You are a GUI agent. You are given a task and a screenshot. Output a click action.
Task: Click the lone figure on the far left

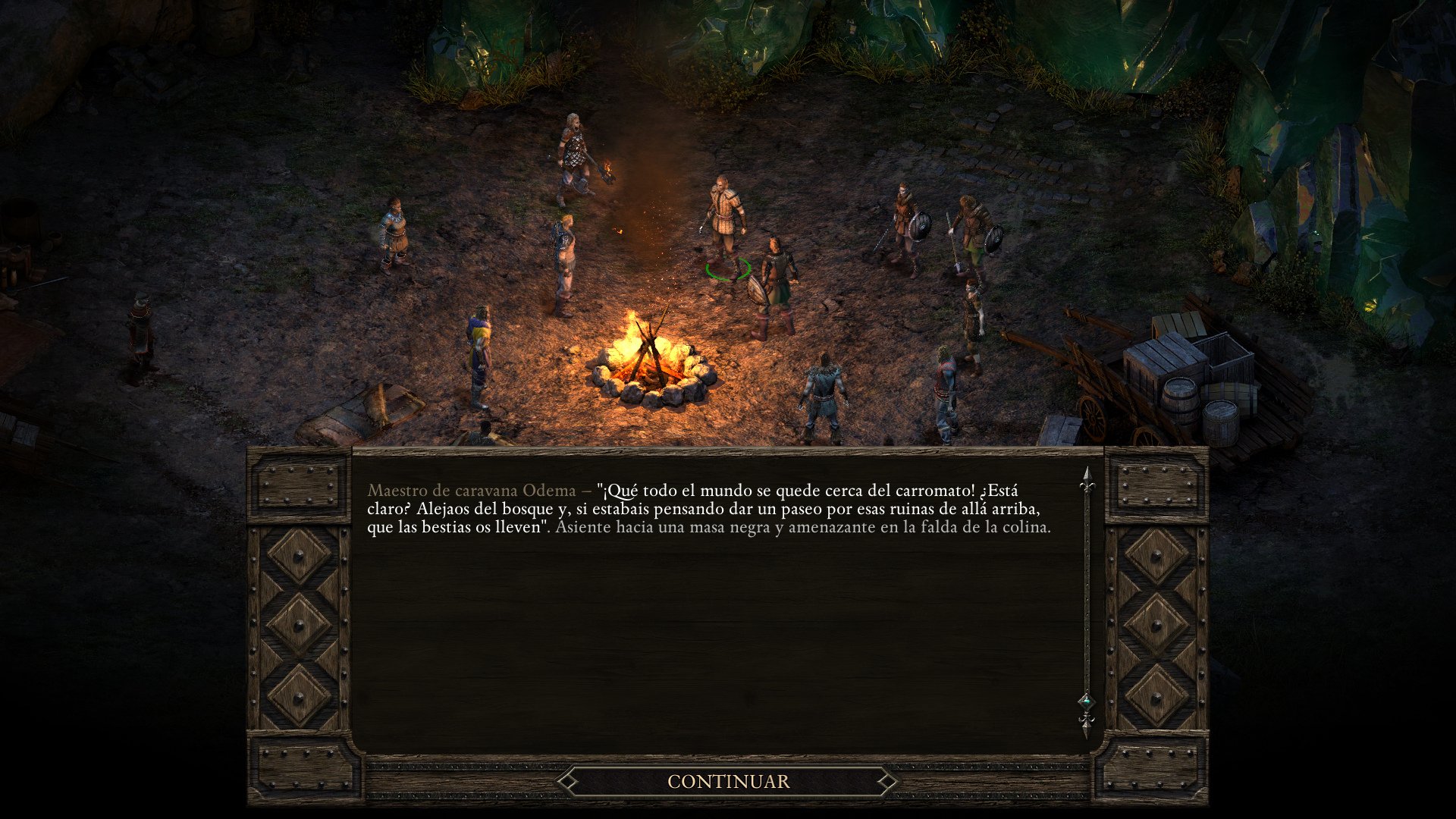tap(140, 326)
